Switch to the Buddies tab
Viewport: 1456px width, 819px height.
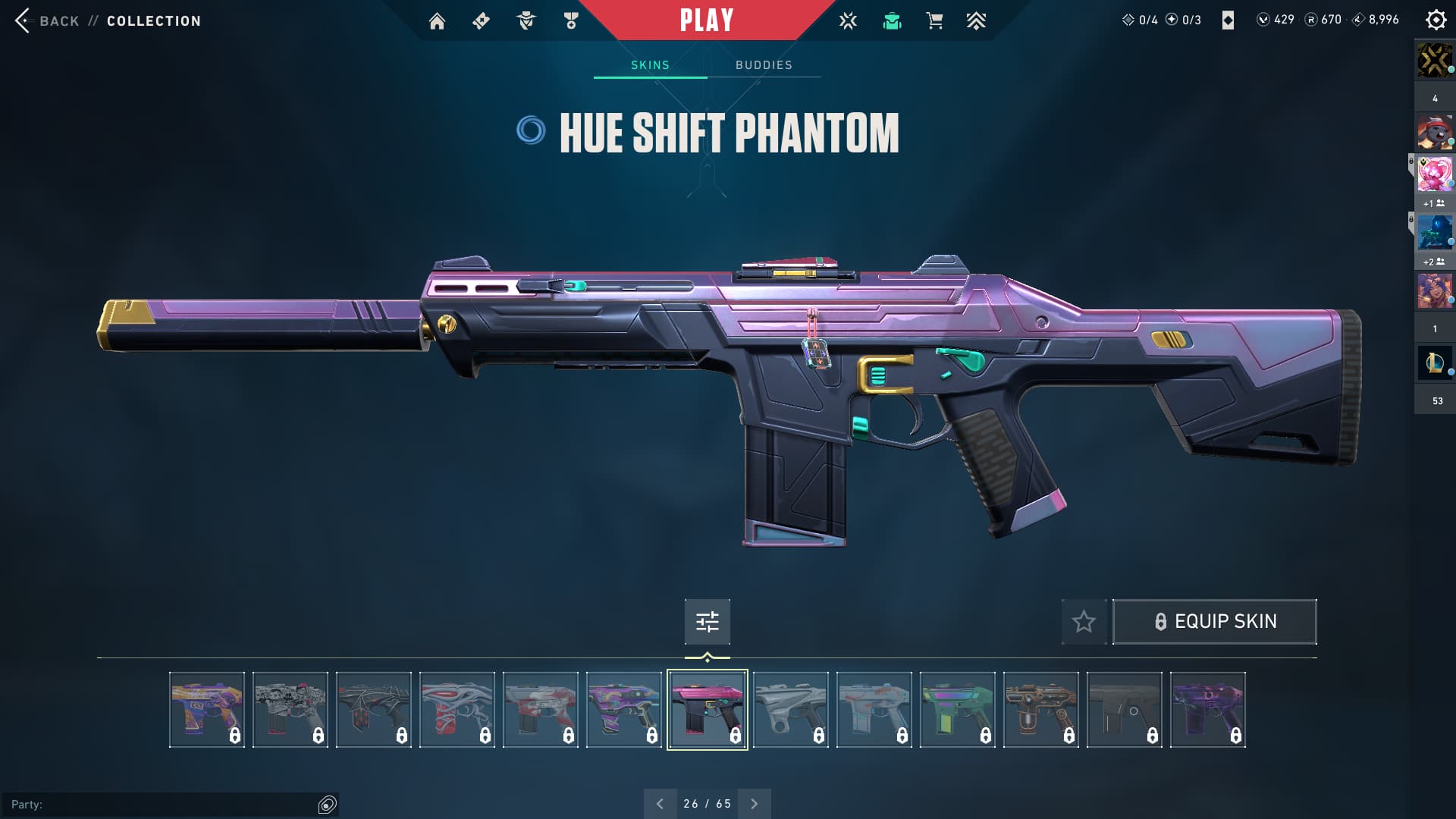[764, 65]
